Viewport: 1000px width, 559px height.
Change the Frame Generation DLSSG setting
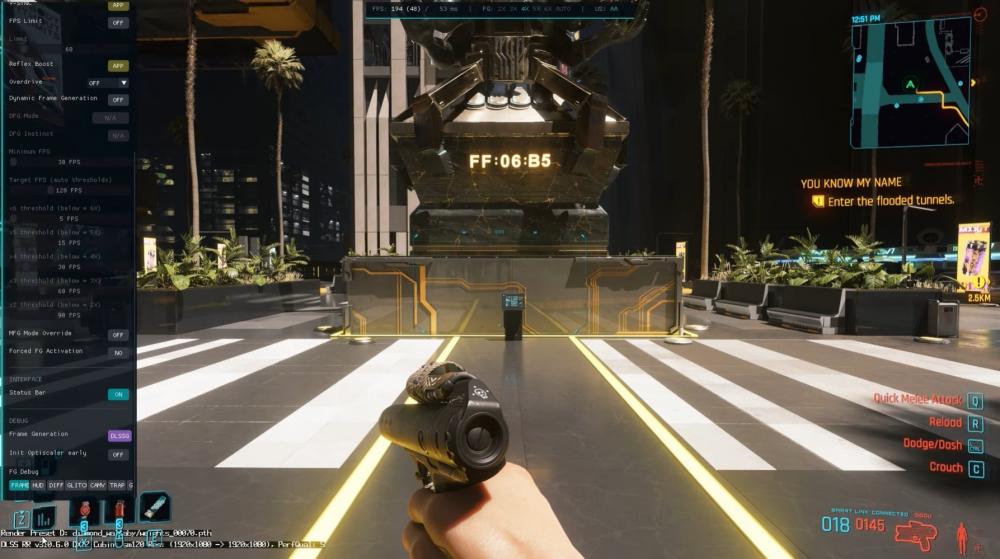tap(118, 436)
